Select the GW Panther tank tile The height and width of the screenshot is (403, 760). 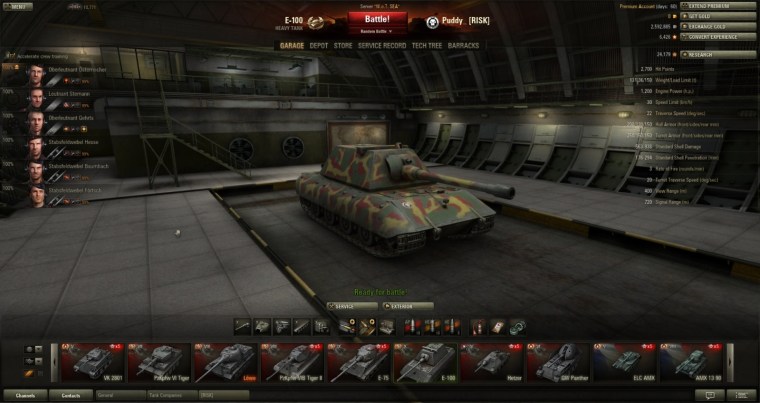tap(556, 362)
